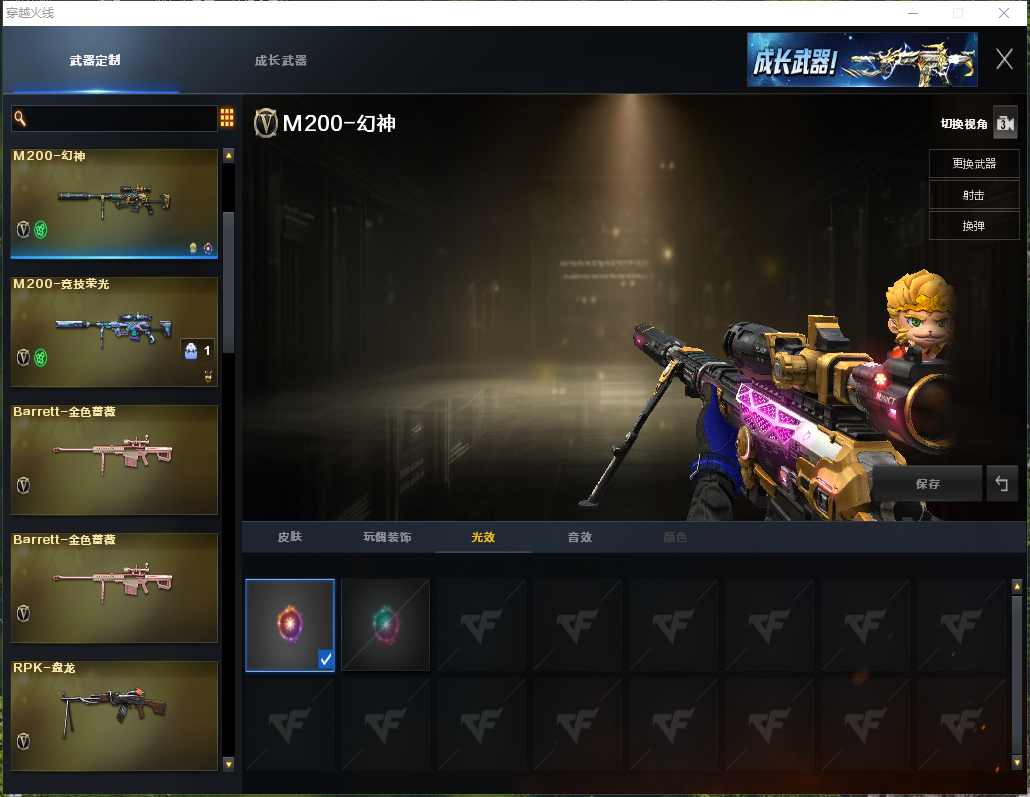Close the weapon customization panel
The width and height of the screenshot is (1030, 797).
(x=1004, y=60)
